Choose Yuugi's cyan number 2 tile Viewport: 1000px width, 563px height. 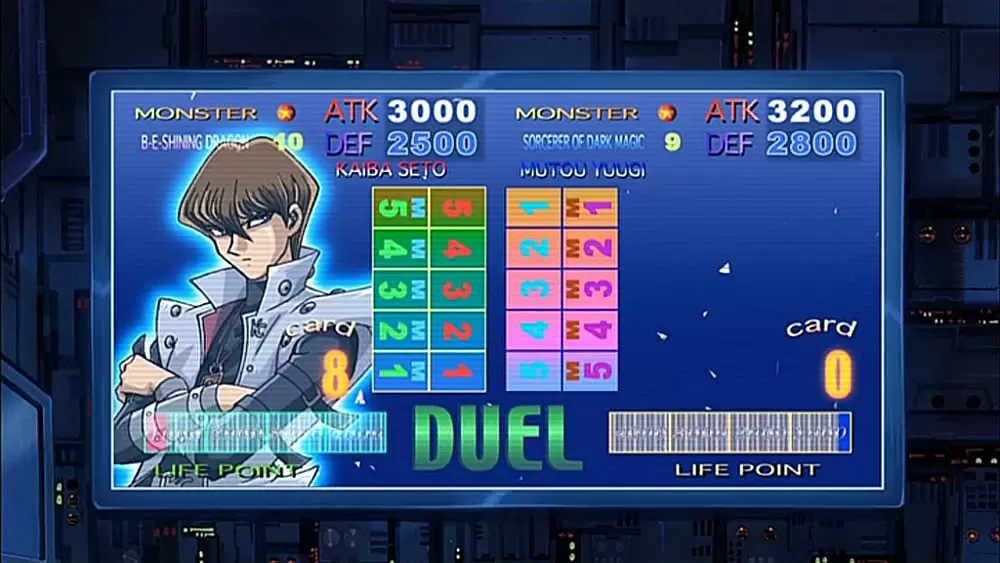[x=534, y=249]
